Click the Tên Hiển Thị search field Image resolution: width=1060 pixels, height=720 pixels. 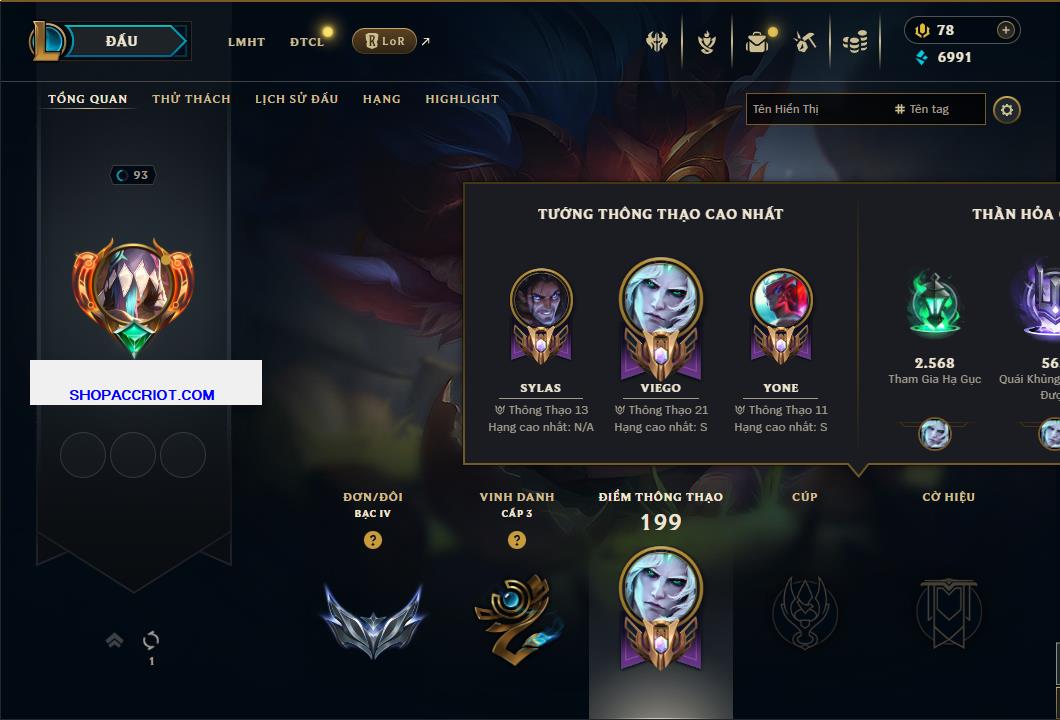tap(815, 109)
